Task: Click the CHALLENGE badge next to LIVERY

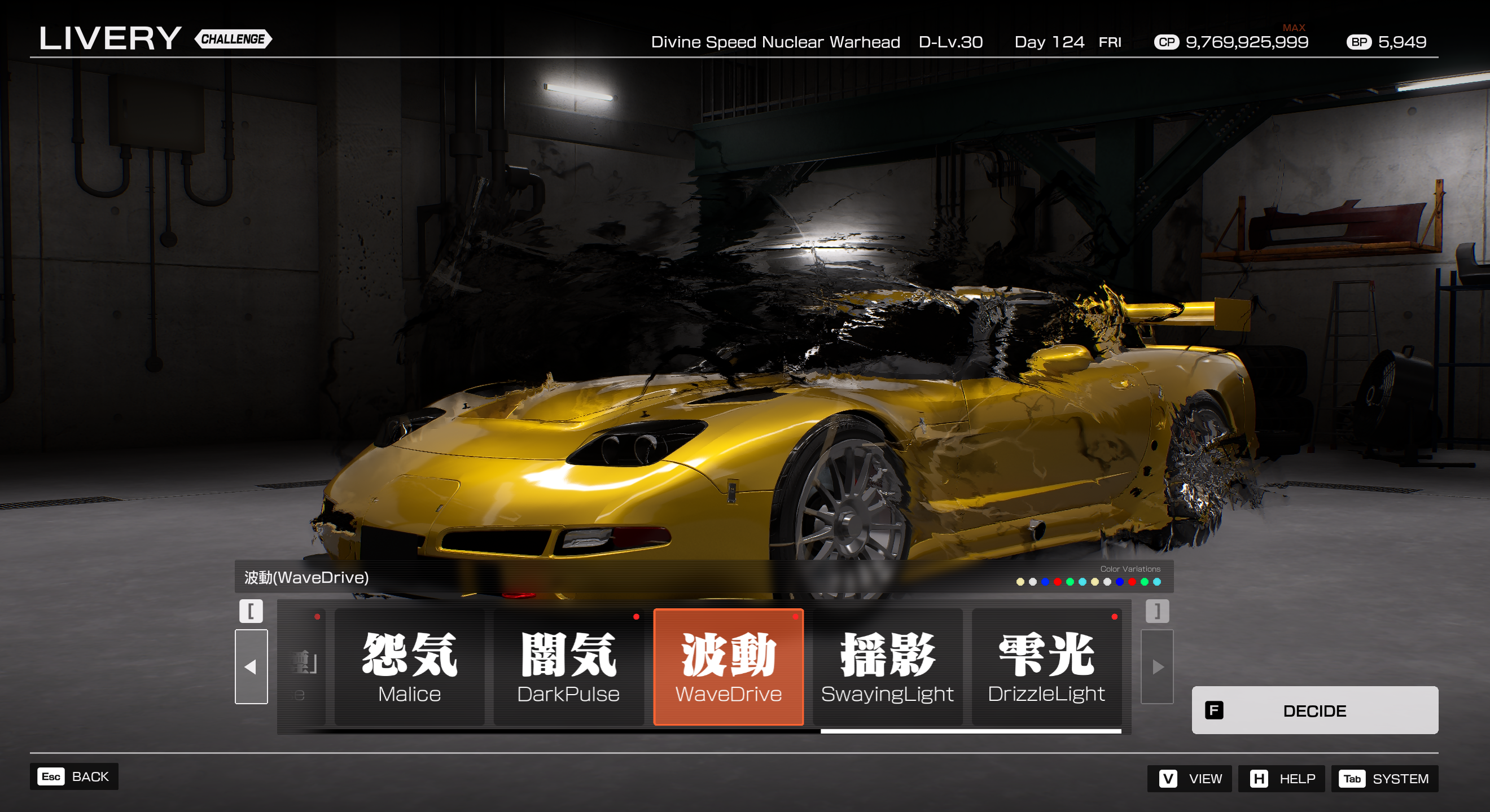Action: click(x=234, y=39)
